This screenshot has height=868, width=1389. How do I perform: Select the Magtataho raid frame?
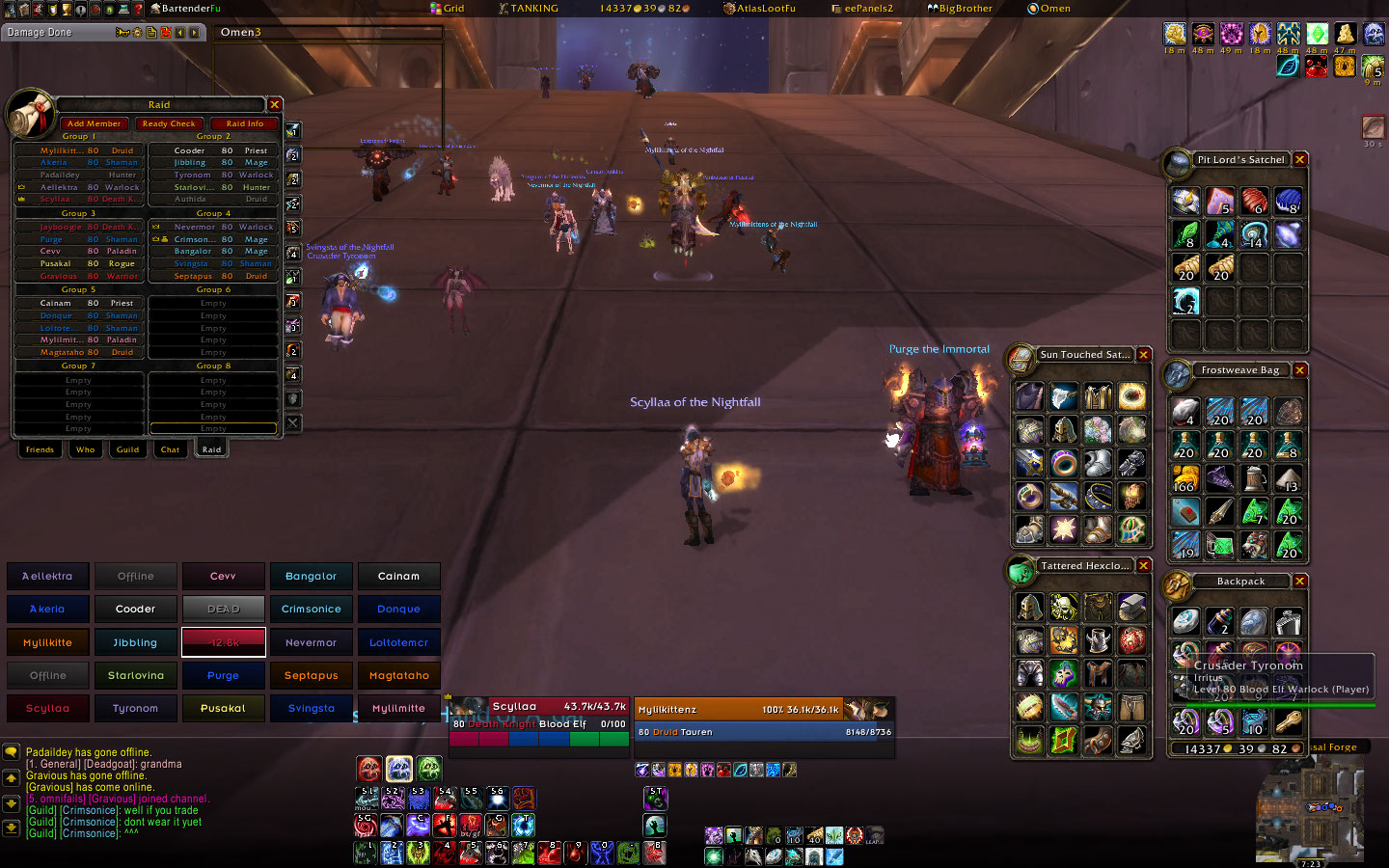398,675
